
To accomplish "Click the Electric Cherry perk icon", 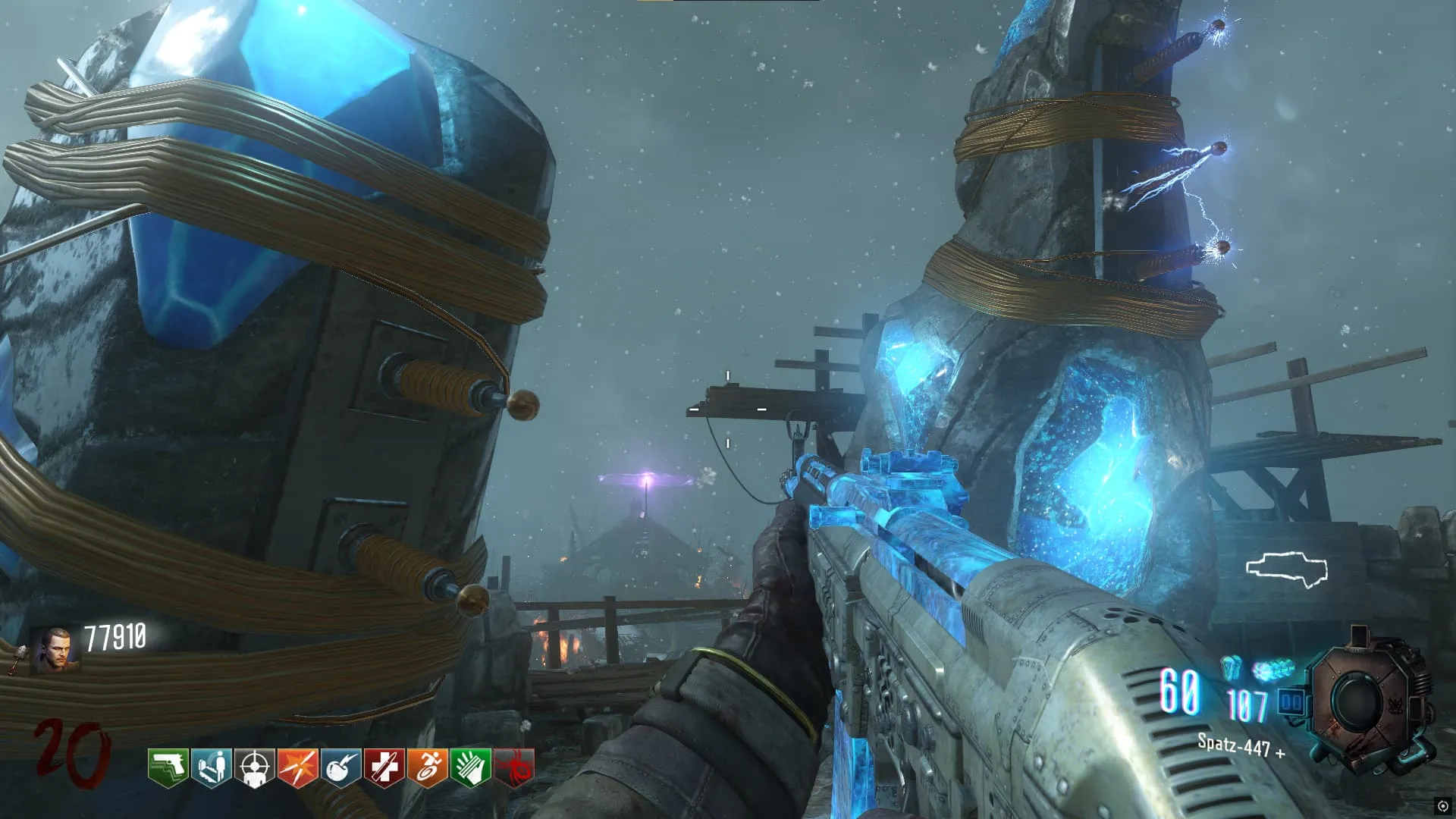I will [340, 768].
